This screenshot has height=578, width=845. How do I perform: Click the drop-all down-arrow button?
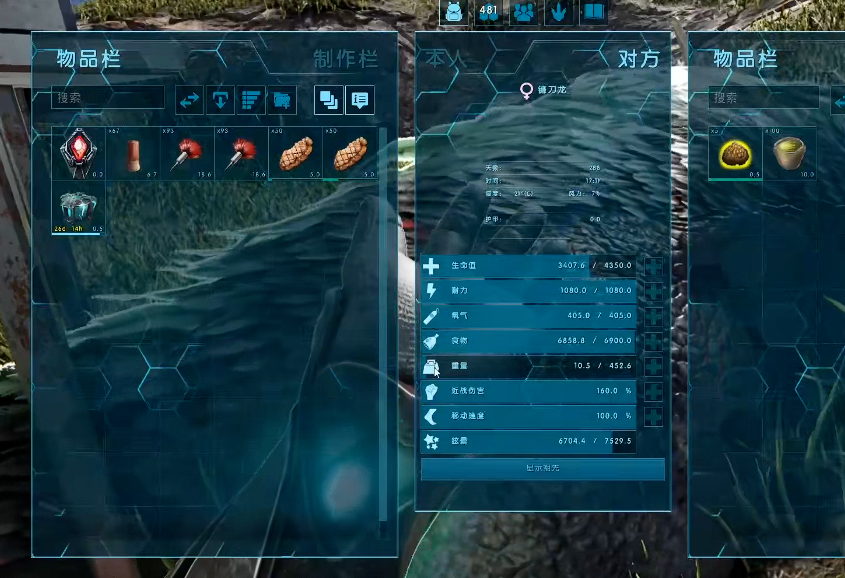220,100
